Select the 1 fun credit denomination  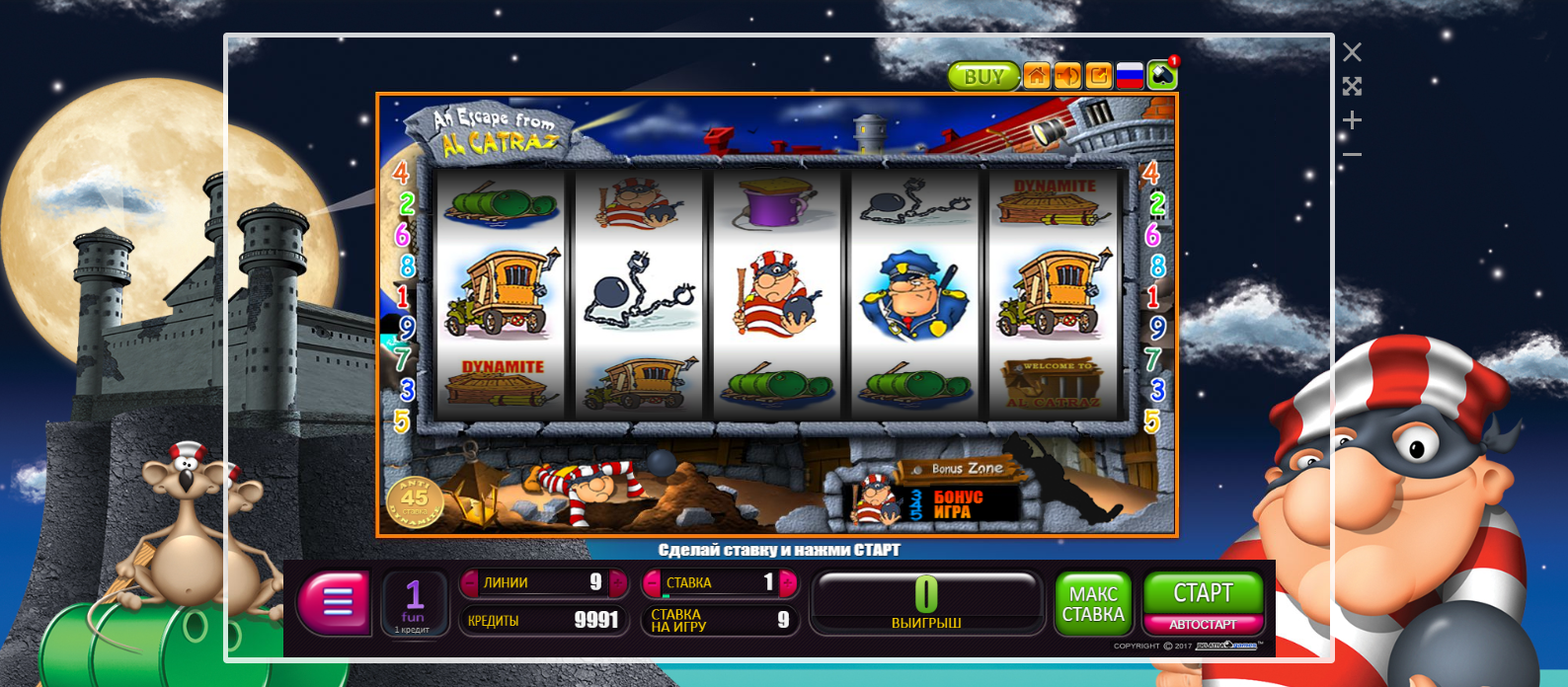coord(414,603)
